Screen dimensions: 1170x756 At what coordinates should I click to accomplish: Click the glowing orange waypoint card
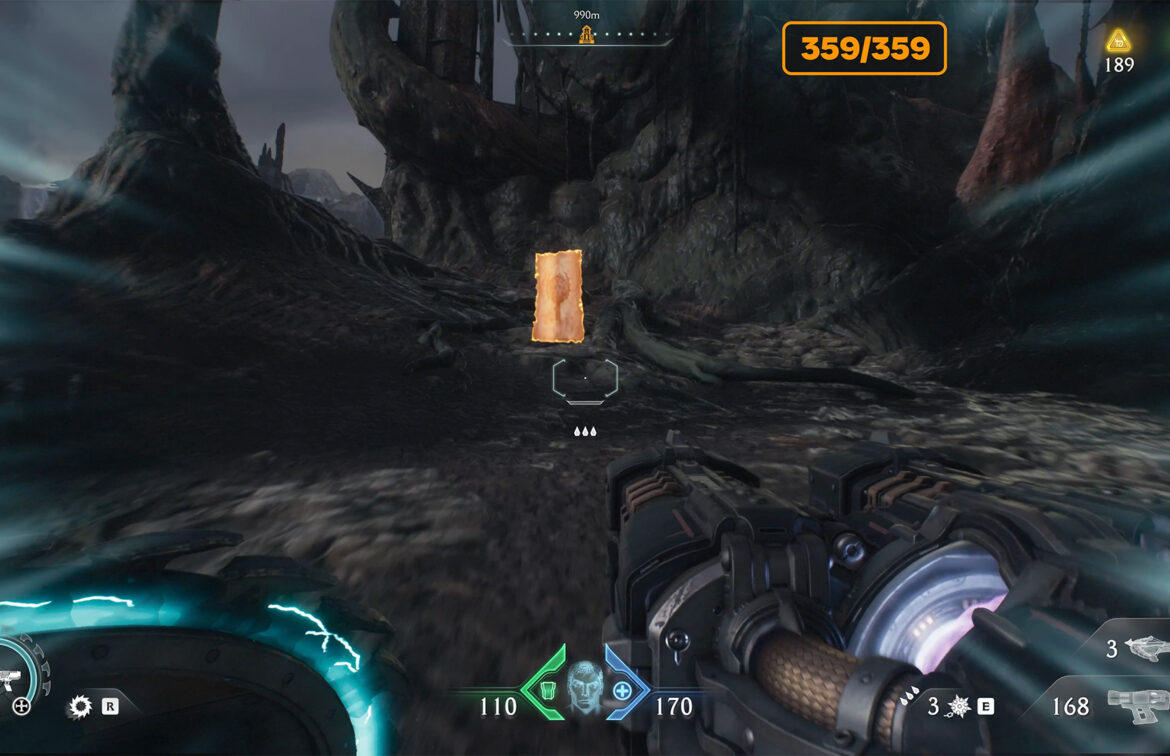[x=559, y=296]
